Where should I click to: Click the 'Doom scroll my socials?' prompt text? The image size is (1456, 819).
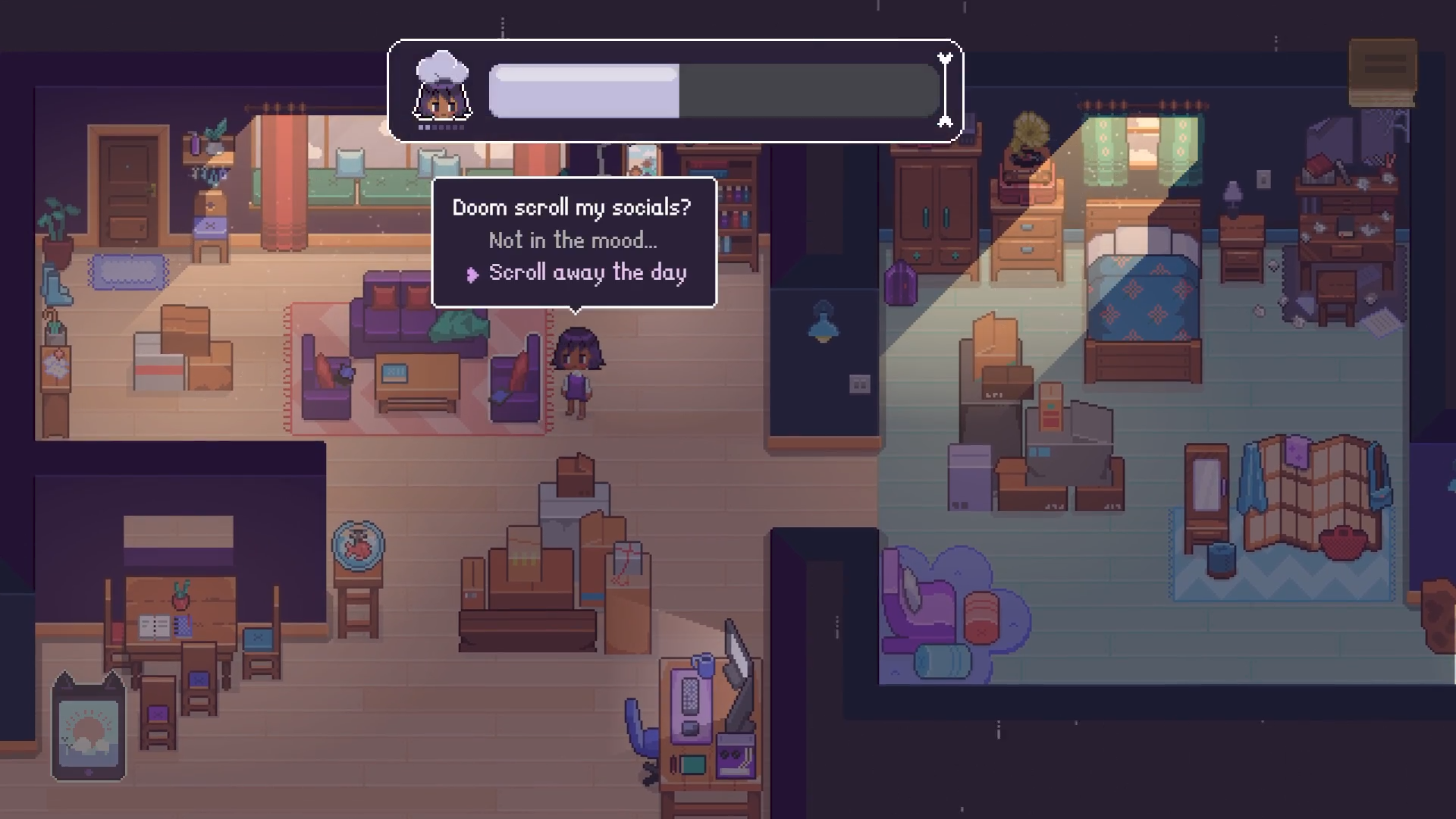(x=572, y=206)
